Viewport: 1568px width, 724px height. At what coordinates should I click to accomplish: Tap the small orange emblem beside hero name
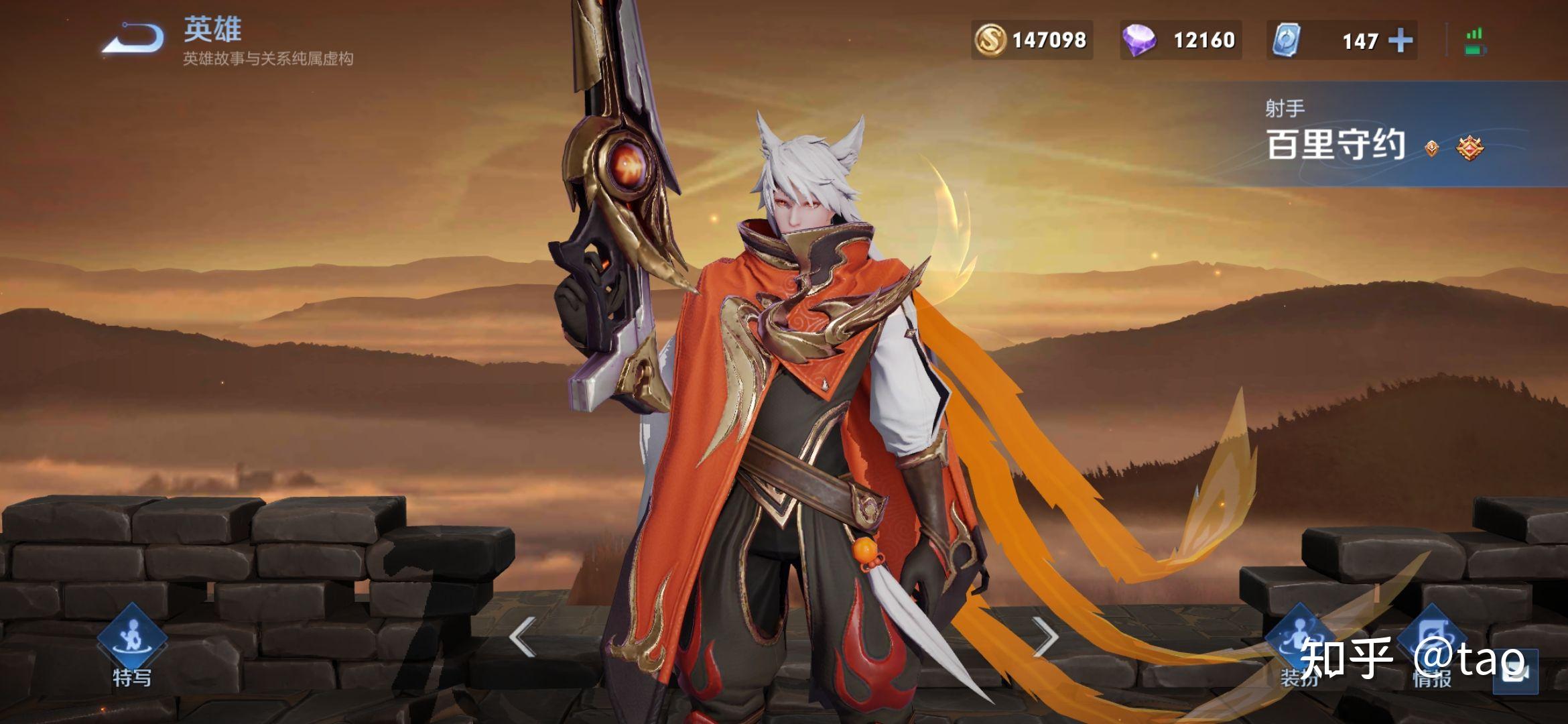tap(1432, 148)
